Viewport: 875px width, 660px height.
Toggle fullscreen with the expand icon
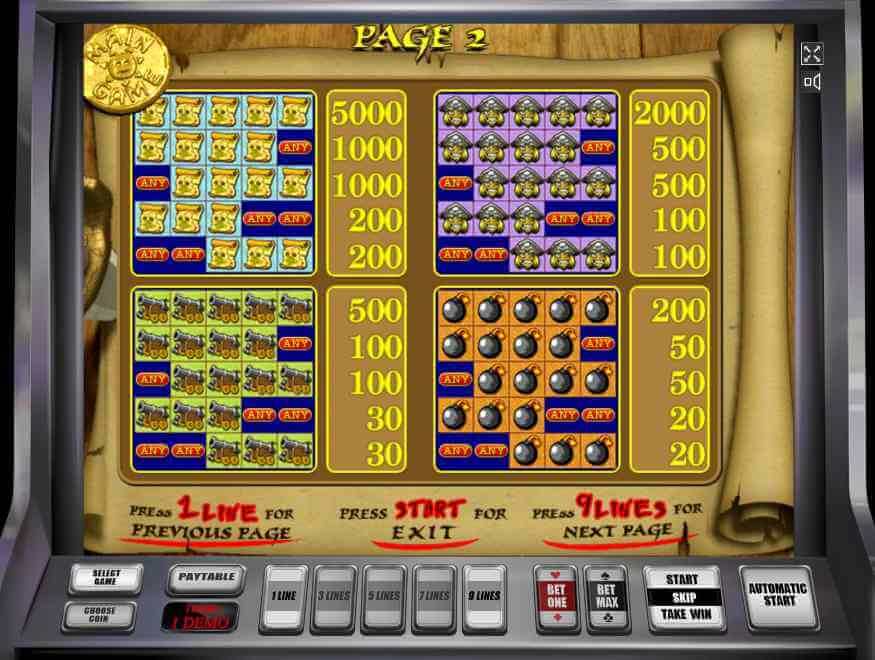(811, 54)
